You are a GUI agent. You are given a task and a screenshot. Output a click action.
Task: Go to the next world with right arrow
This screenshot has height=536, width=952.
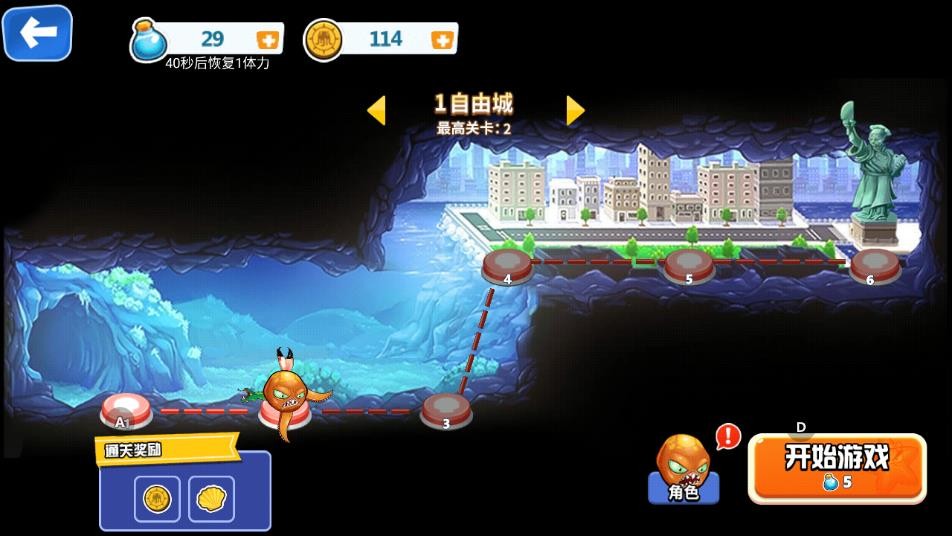575,110
